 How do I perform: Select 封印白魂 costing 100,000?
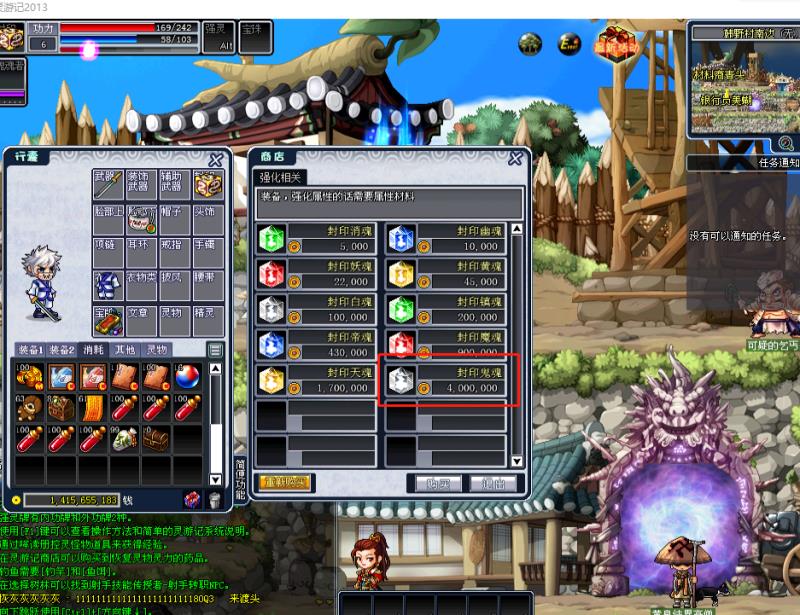point(316,309)
